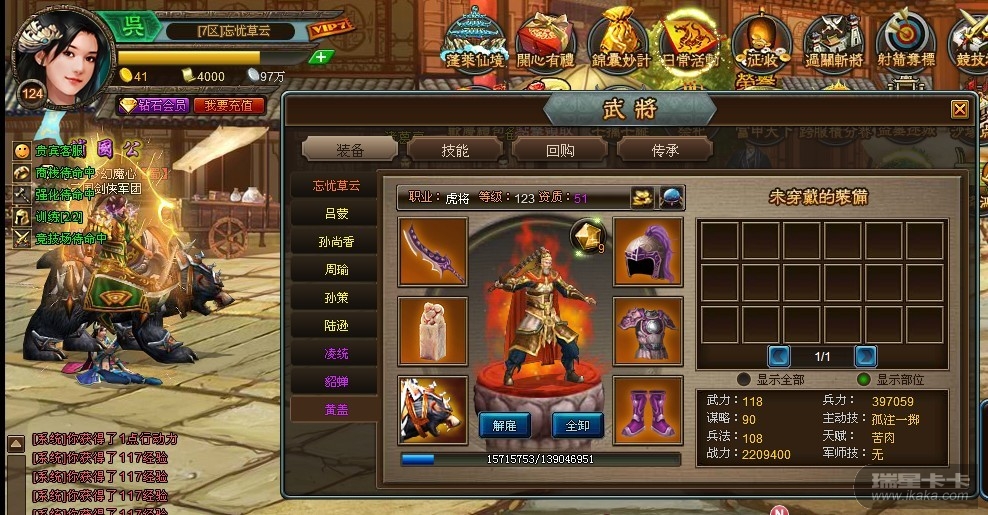Click the 解雇 button

[x=504, y=425]
